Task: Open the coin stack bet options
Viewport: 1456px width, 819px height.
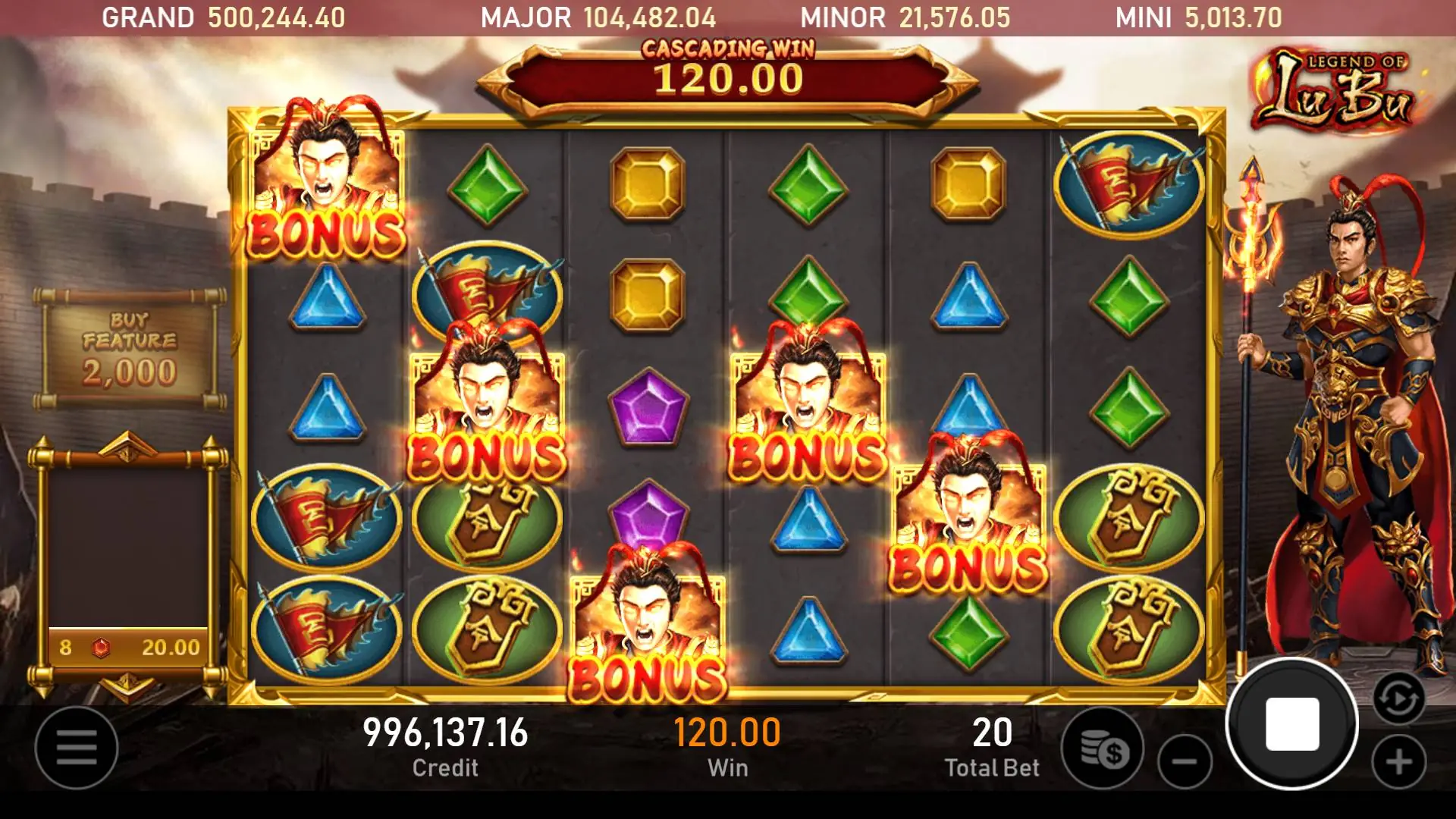Action: 1103,749
